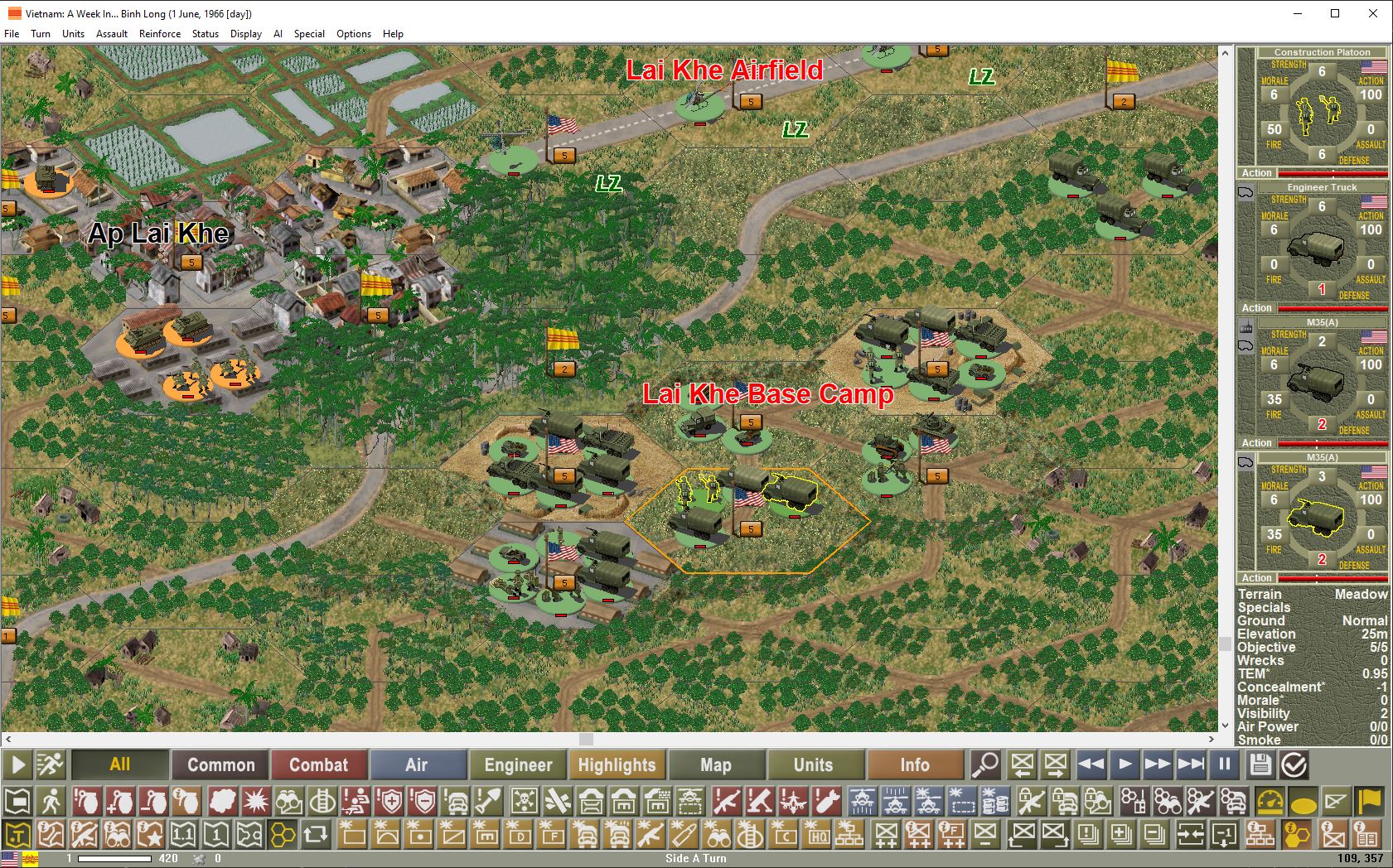
Task: Click the shovel dig-in engineer icon
Action: click(x=491, y=801)
